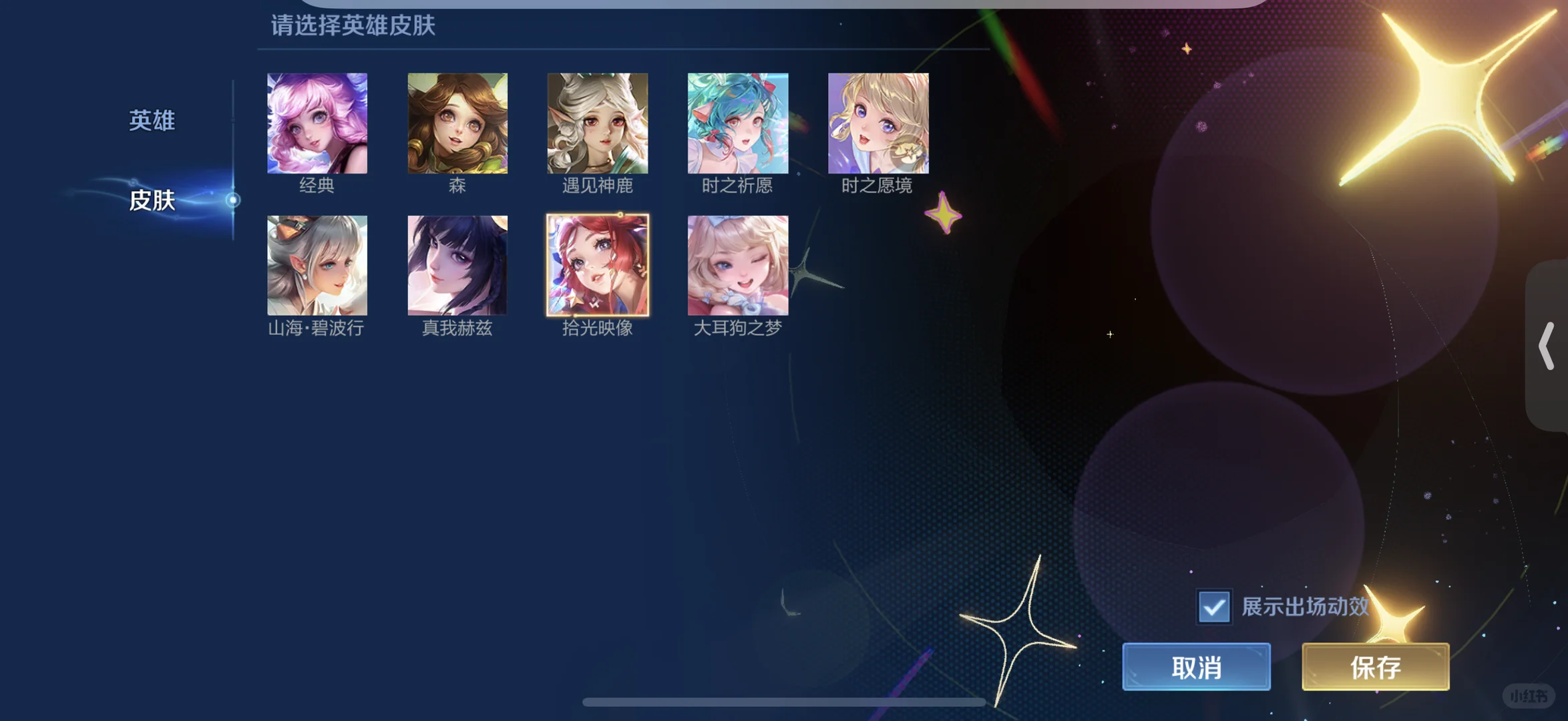The height and width of the screenshot is (721, 1568).
Task: Pick the 真我赫兹 skin portrait
Action: 457,265
